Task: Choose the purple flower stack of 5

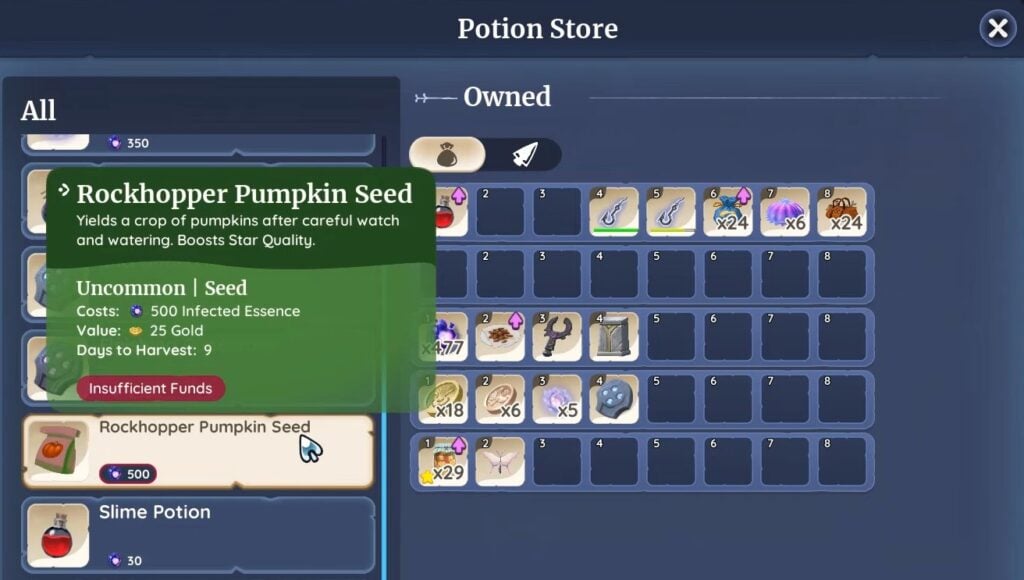Action: tap(557, 398)
